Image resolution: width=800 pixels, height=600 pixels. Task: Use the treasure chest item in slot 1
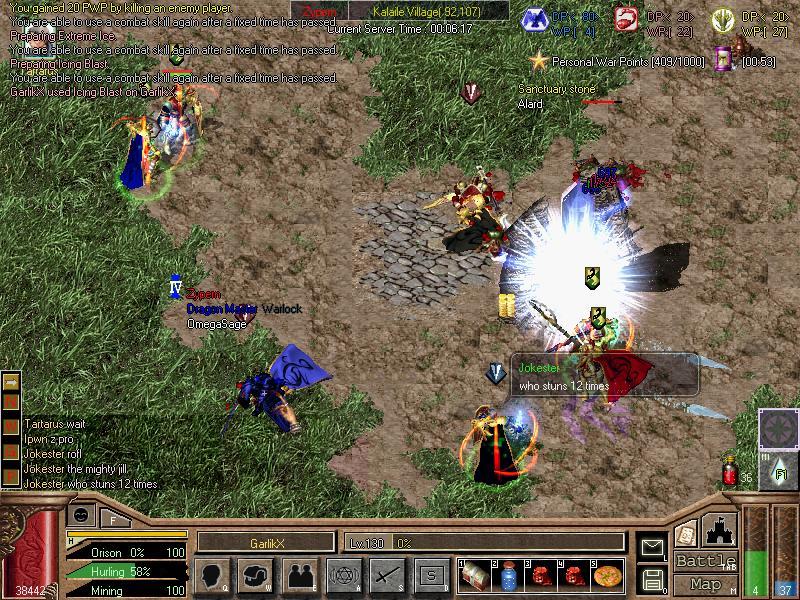click(x=474, y=576)
